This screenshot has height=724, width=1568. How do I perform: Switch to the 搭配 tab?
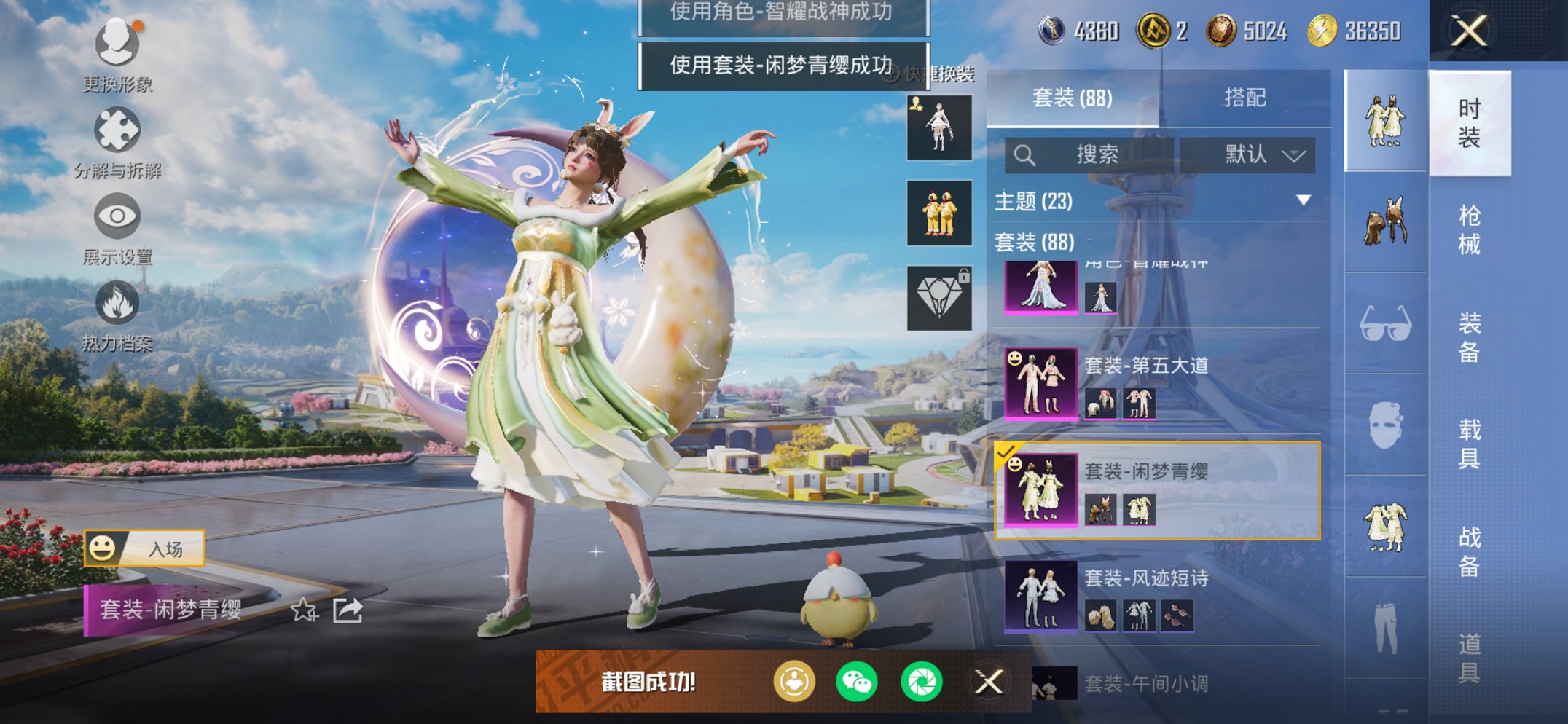tap(1247, 97)
